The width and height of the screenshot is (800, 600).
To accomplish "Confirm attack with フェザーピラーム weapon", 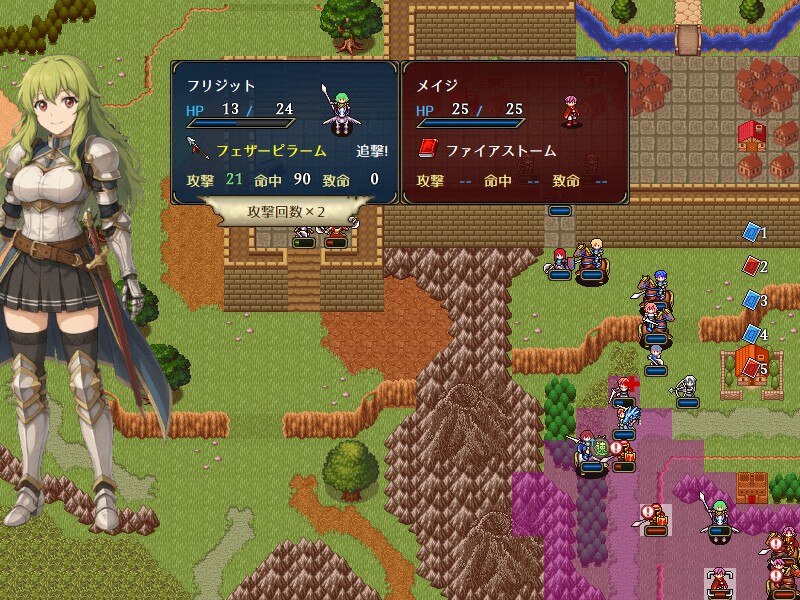I will tap(270, 151).
